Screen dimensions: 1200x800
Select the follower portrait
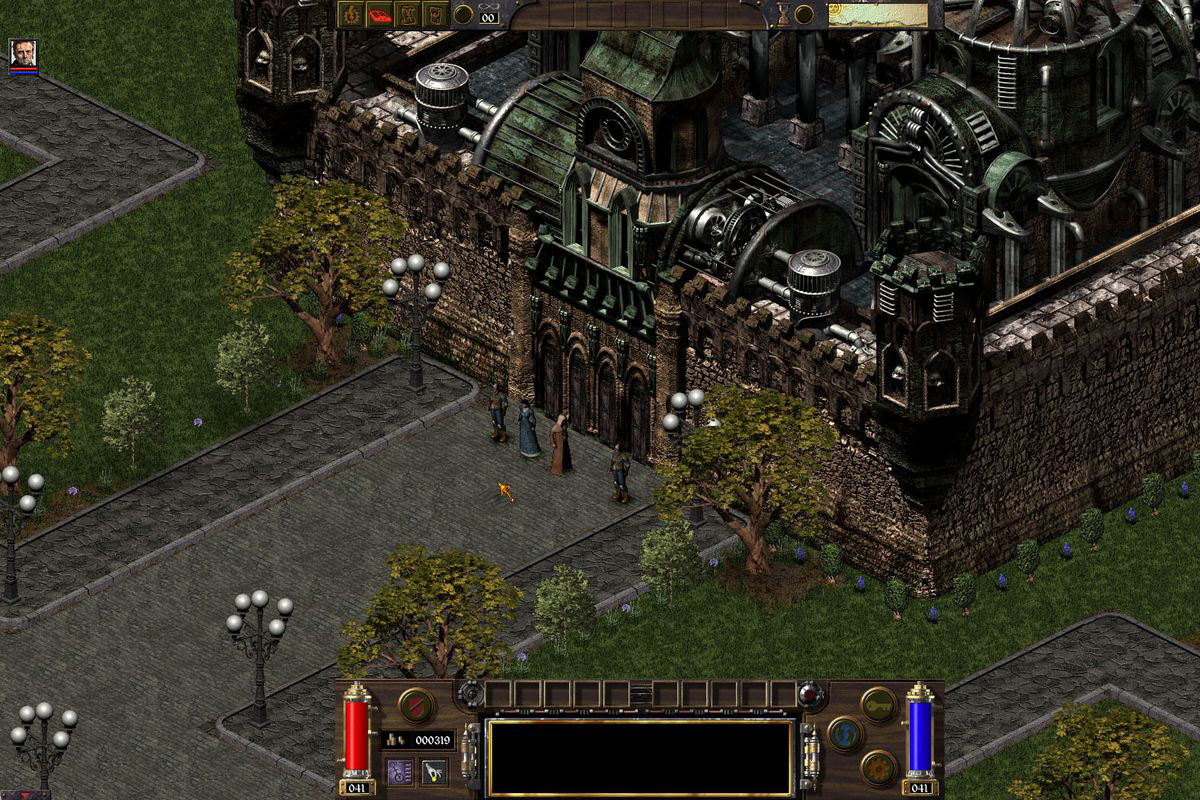tap(23, 53)
